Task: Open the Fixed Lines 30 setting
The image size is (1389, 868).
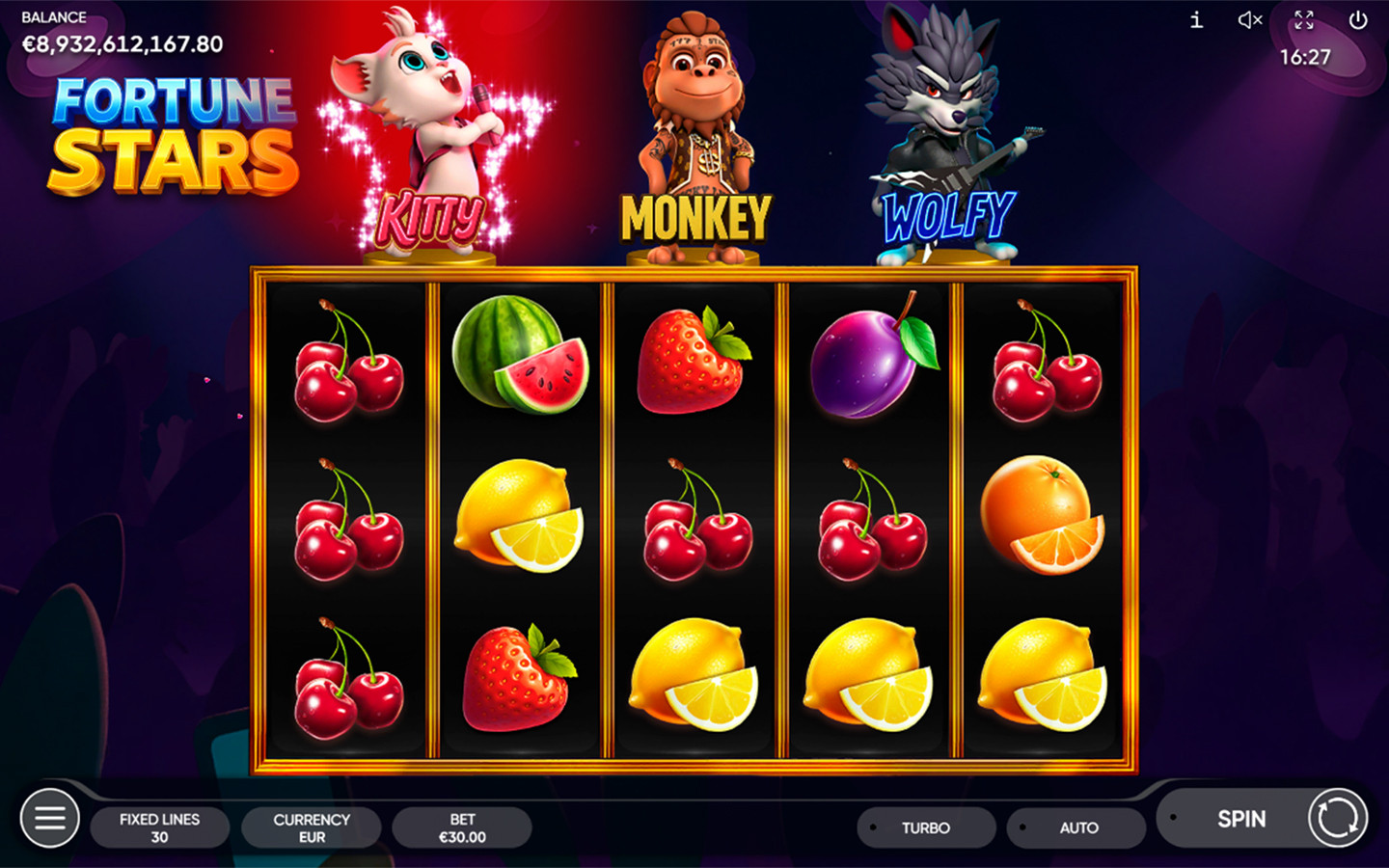Action: (x=160, y=827)
